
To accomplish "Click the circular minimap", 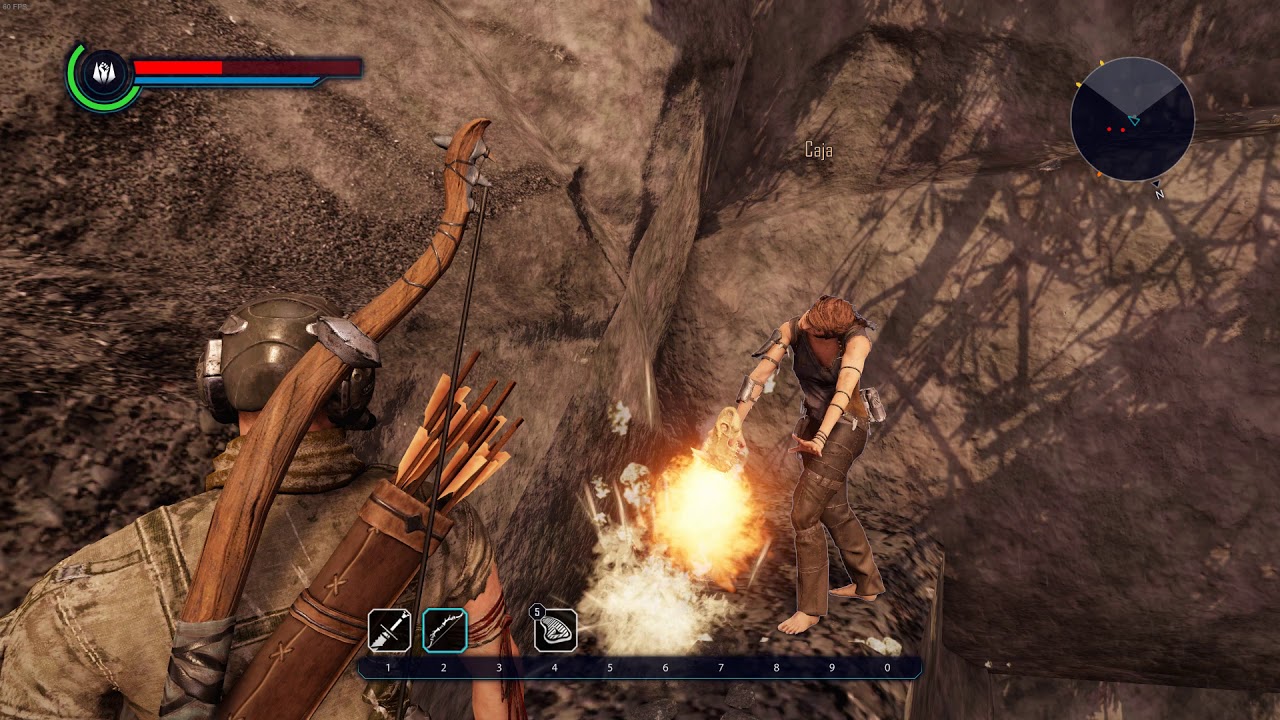I will coord(1132,119).
